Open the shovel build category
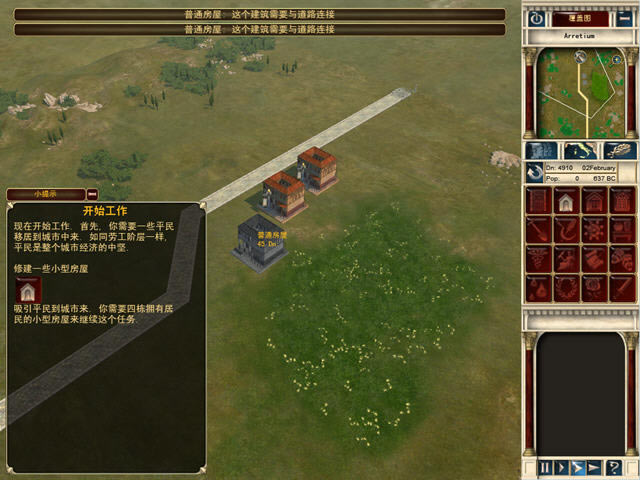Image resolution: width=640 pixels, height=480 pixels. (x=539, y=231)
